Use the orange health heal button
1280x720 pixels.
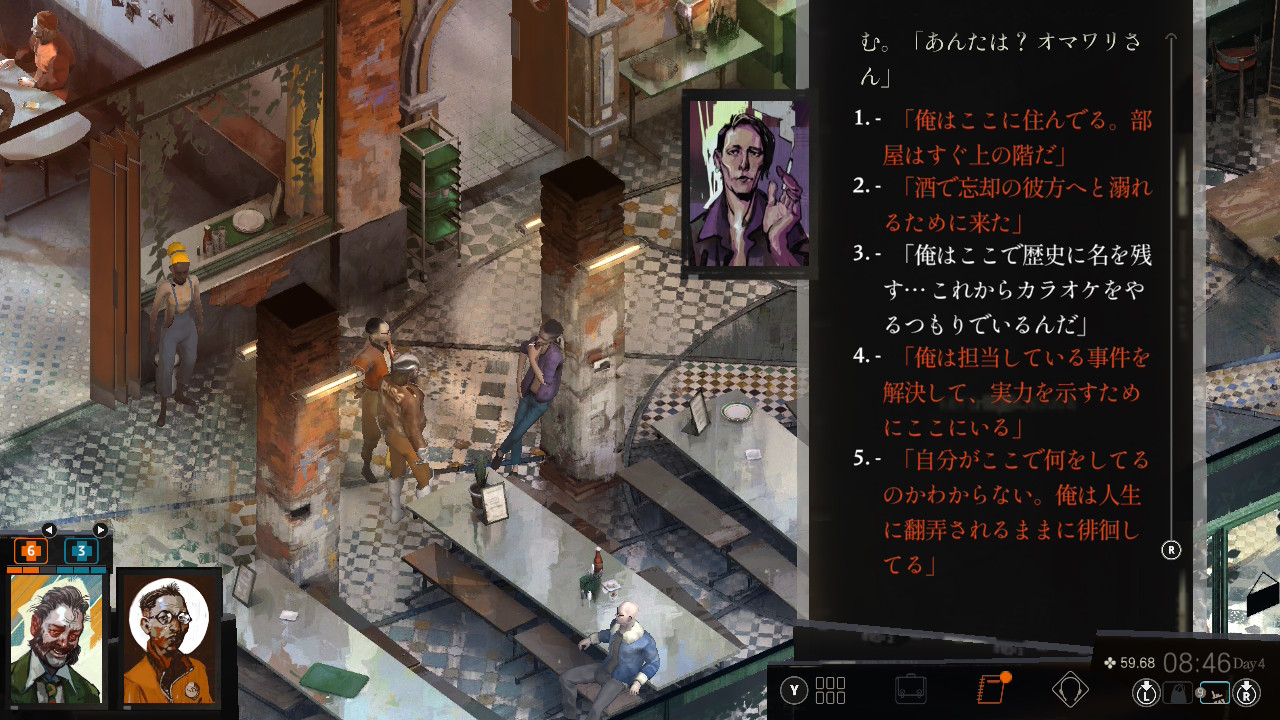click(30, 551)
